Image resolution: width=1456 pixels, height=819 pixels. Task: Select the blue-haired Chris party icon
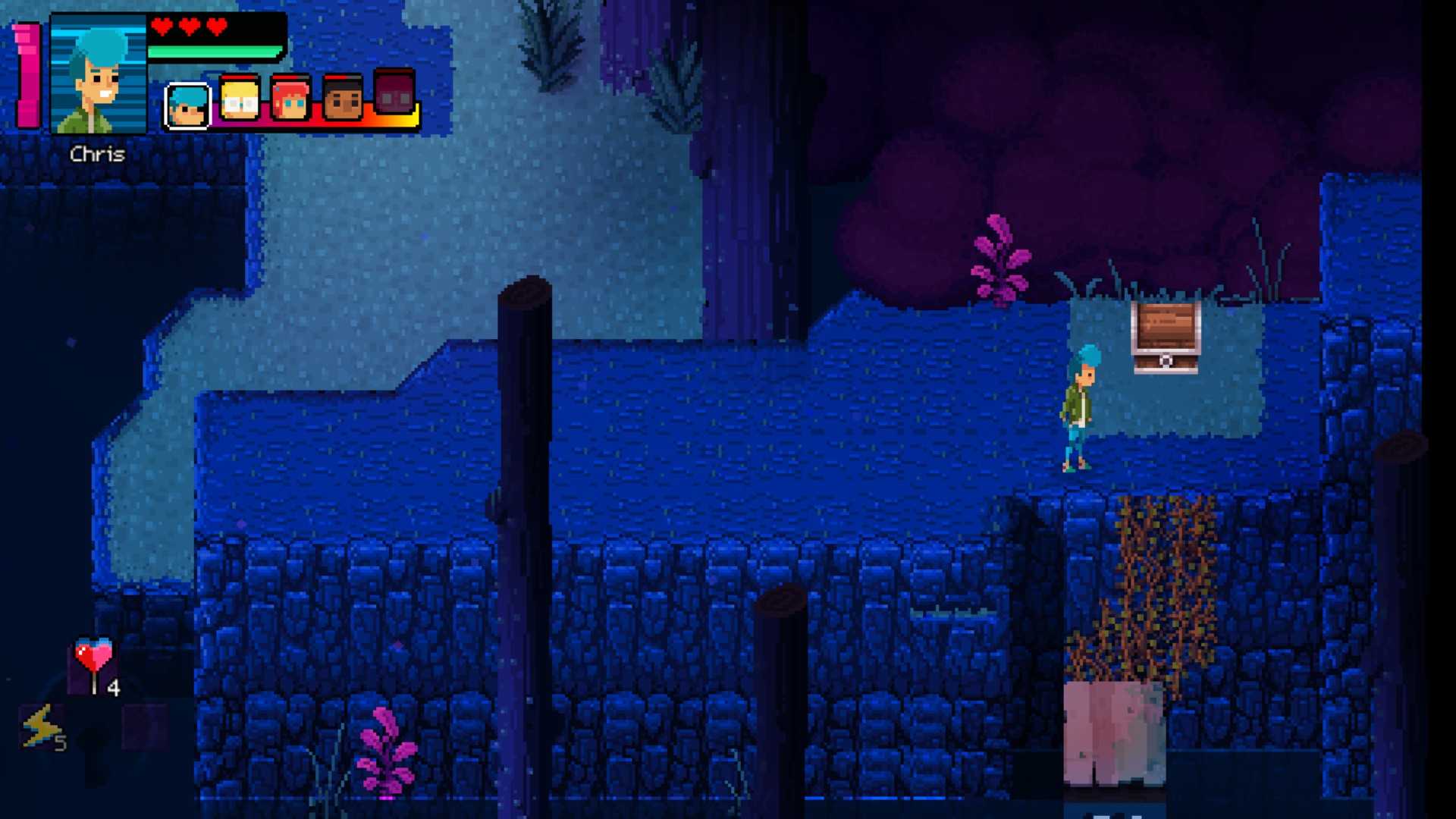pyautogui.click(x=187, y=105)
